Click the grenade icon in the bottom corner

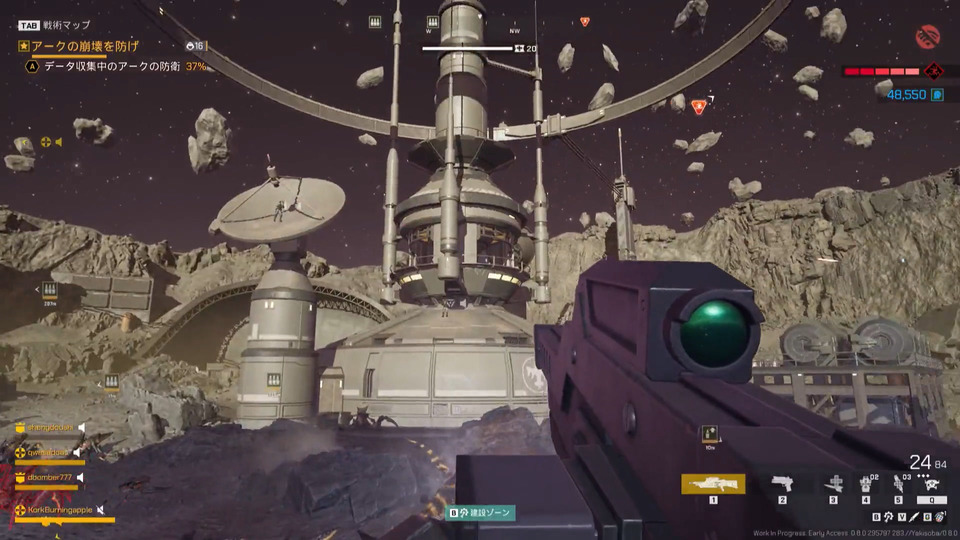pyautogui.click(x=941, y=517)
